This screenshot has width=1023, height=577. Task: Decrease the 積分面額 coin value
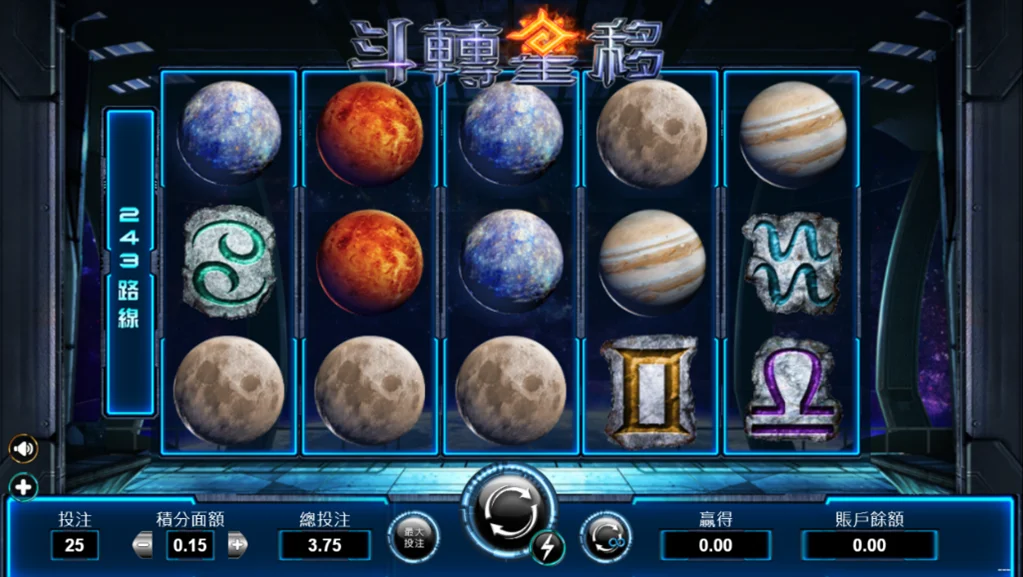143,545
